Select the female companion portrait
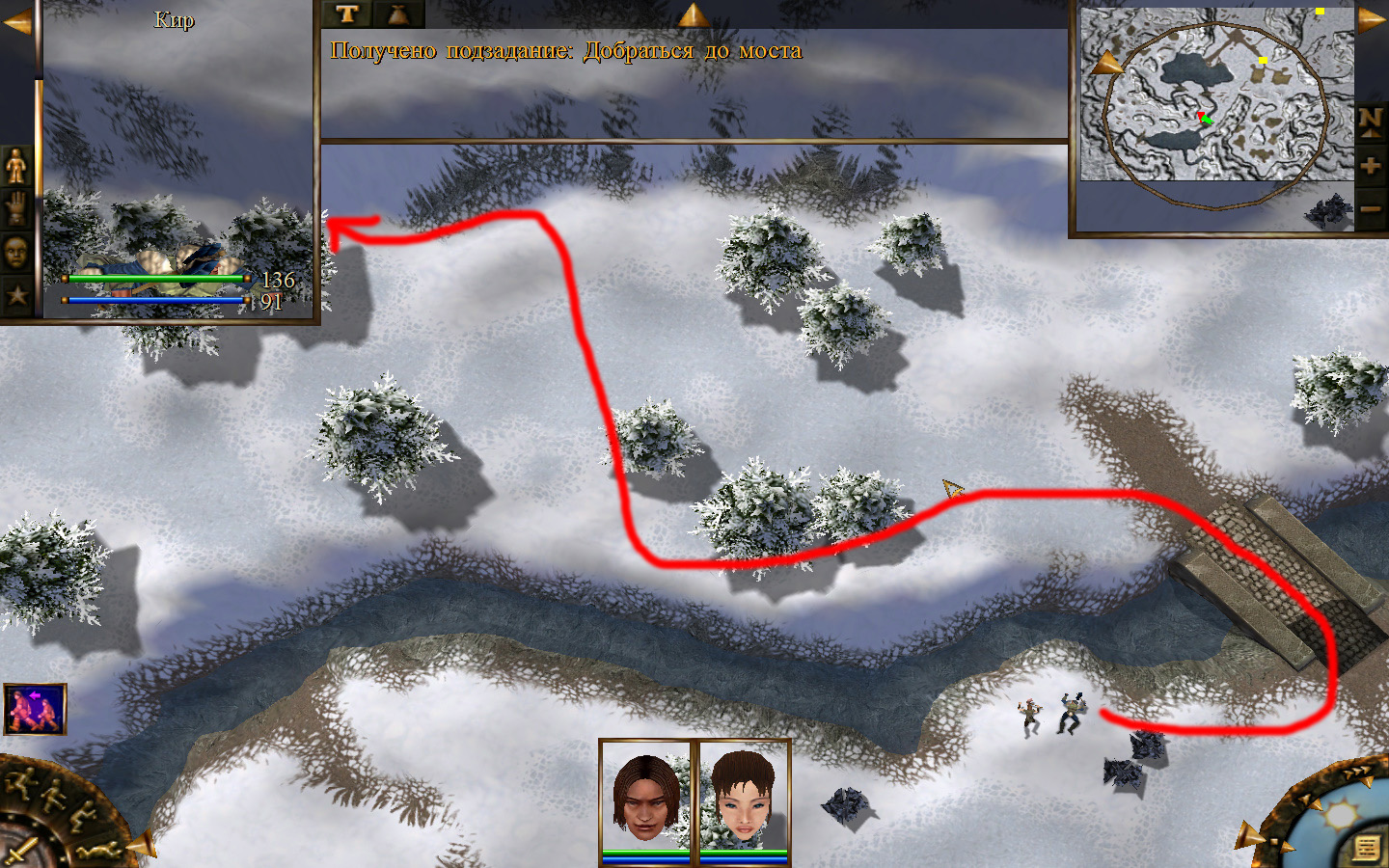Viewport: 1389px width, 868px height. click(x=743, y=797)
